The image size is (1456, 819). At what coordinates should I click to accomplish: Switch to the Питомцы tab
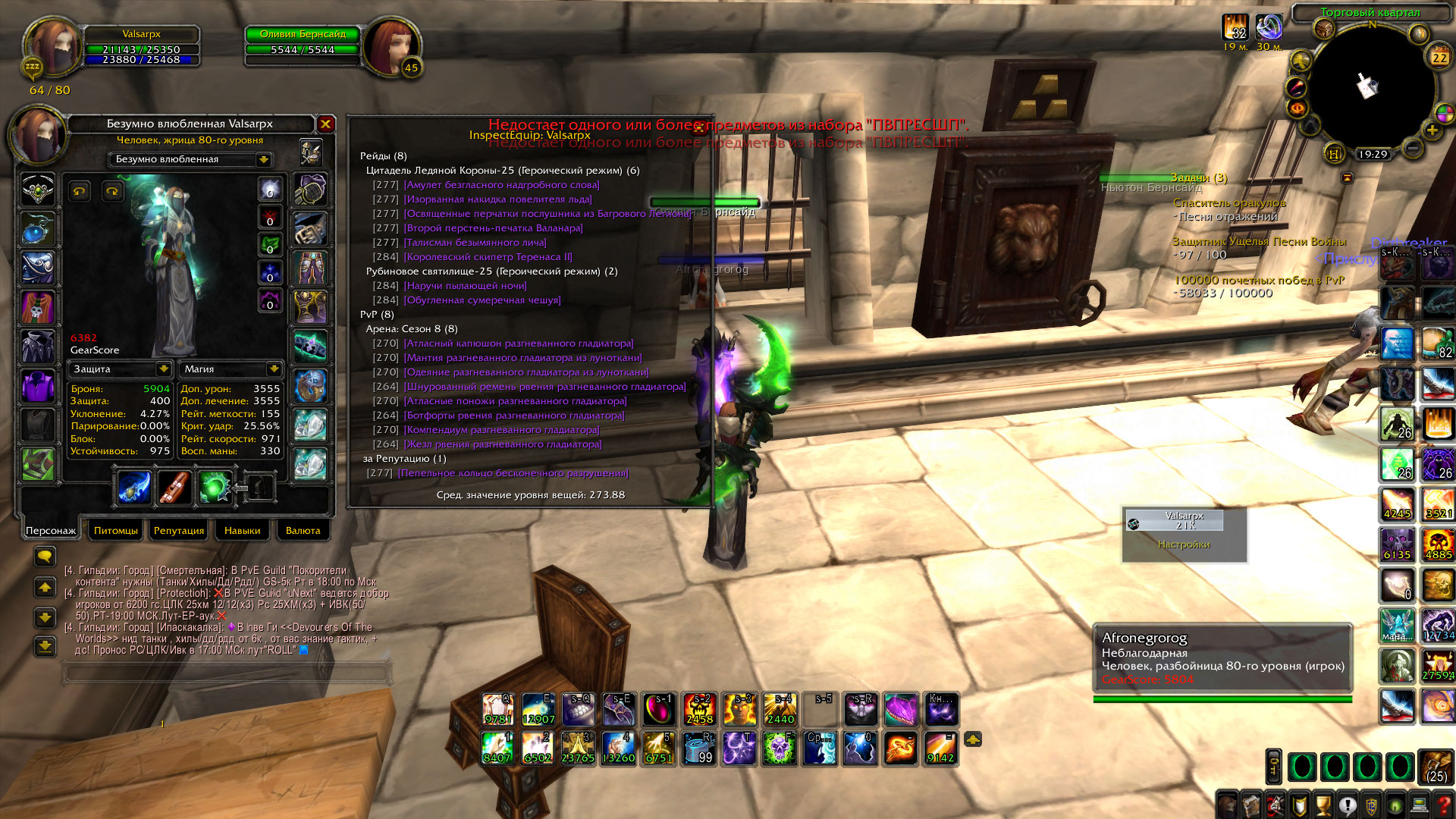tap(115, 531)
